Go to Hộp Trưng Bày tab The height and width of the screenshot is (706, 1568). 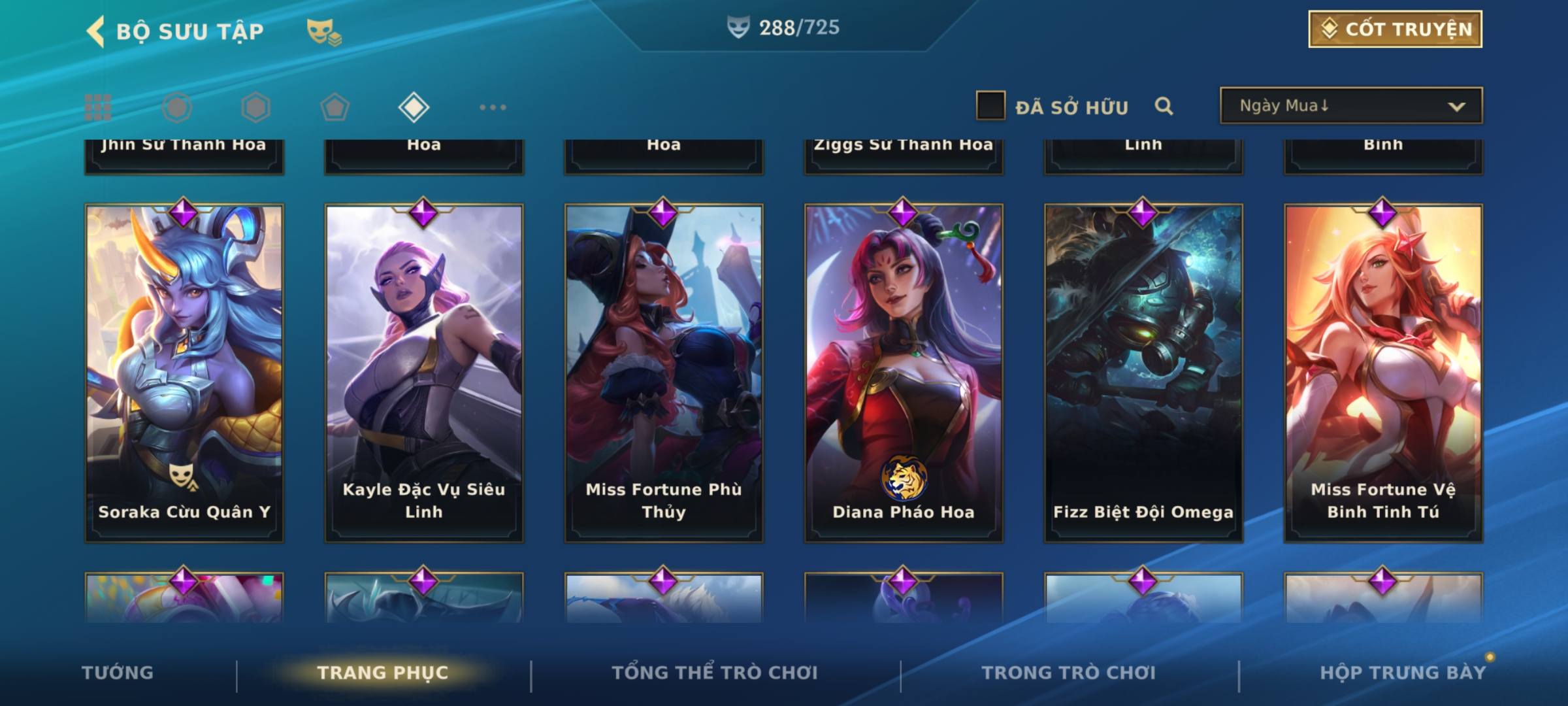pyautogui.click(x=1403, y=673)
